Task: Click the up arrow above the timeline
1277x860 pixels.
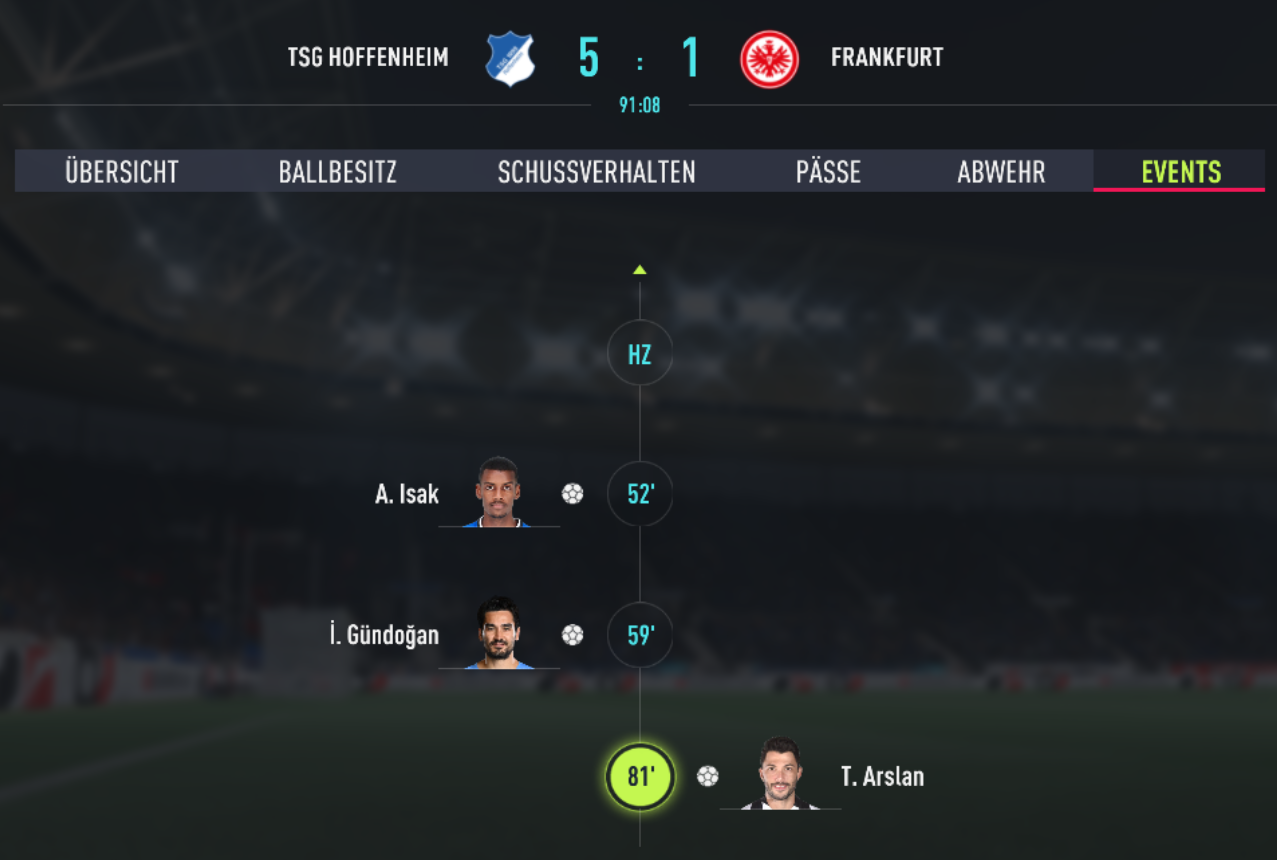Action: [x=640, y=270]
